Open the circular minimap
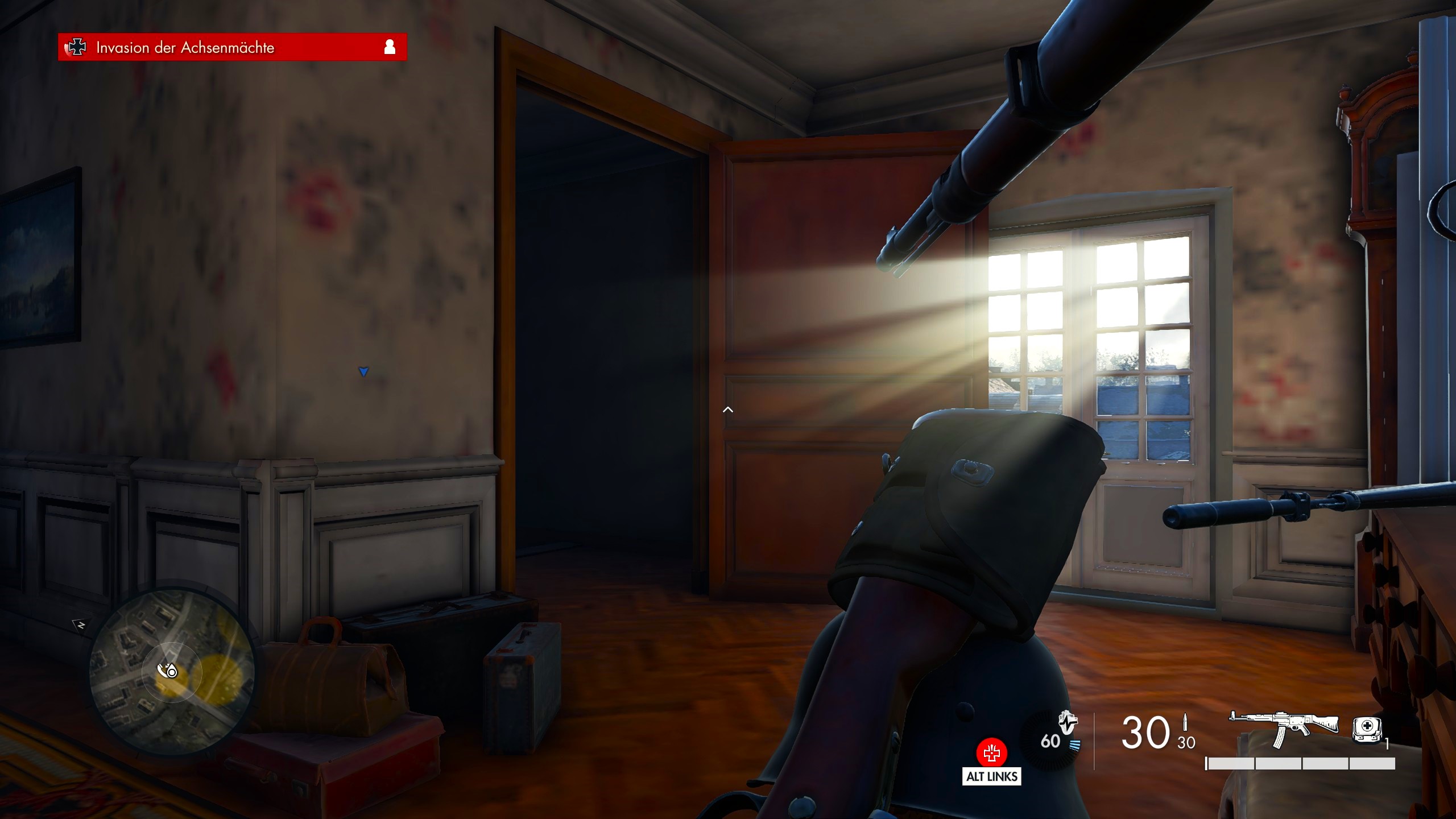 [x=172, y=671]
